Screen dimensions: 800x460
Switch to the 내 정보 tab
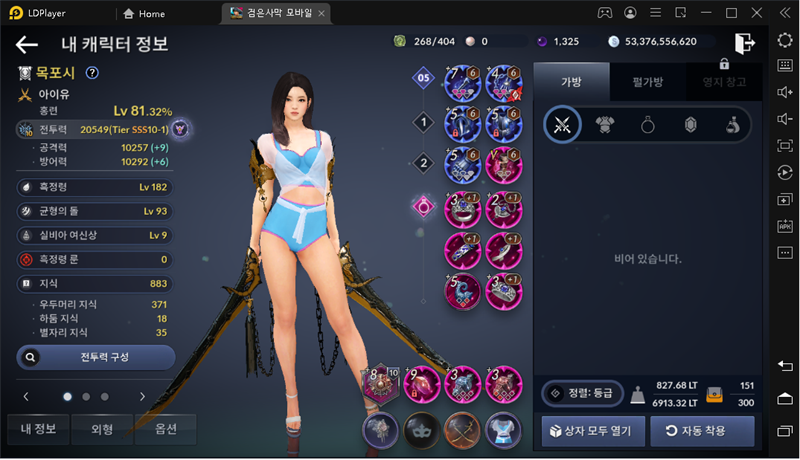pos(39,429)
